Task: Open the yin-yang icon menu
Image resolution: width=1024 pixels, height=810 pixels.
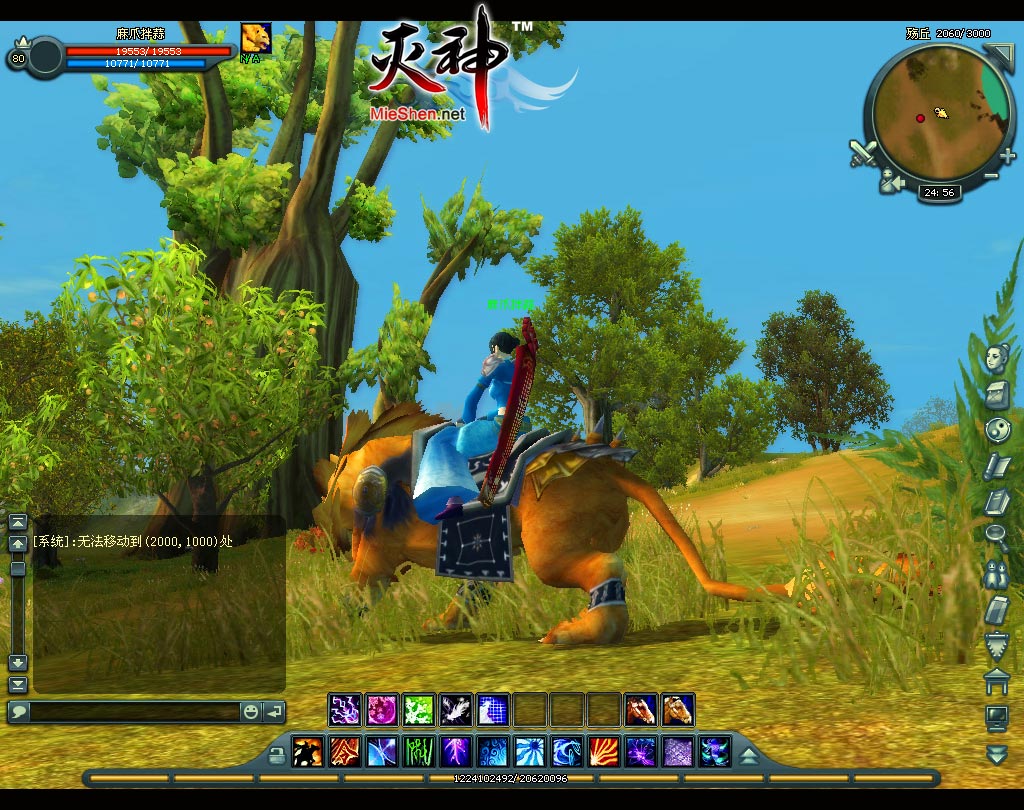Action: point(996,429)
